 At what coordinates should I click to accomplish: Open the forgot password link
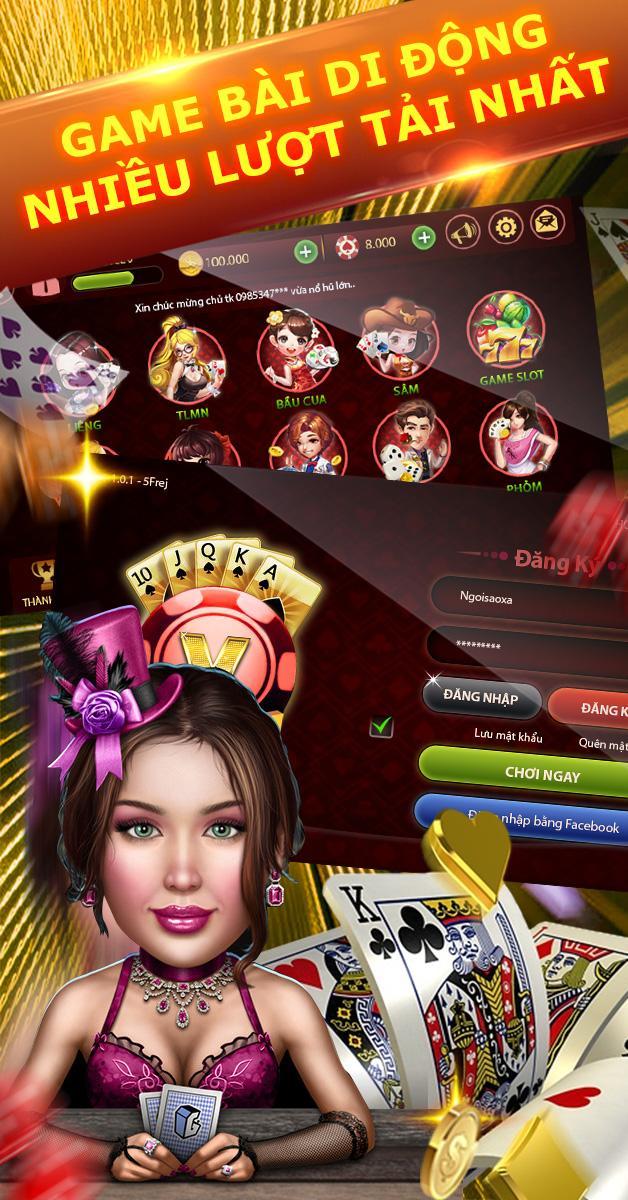click(603, 743)
